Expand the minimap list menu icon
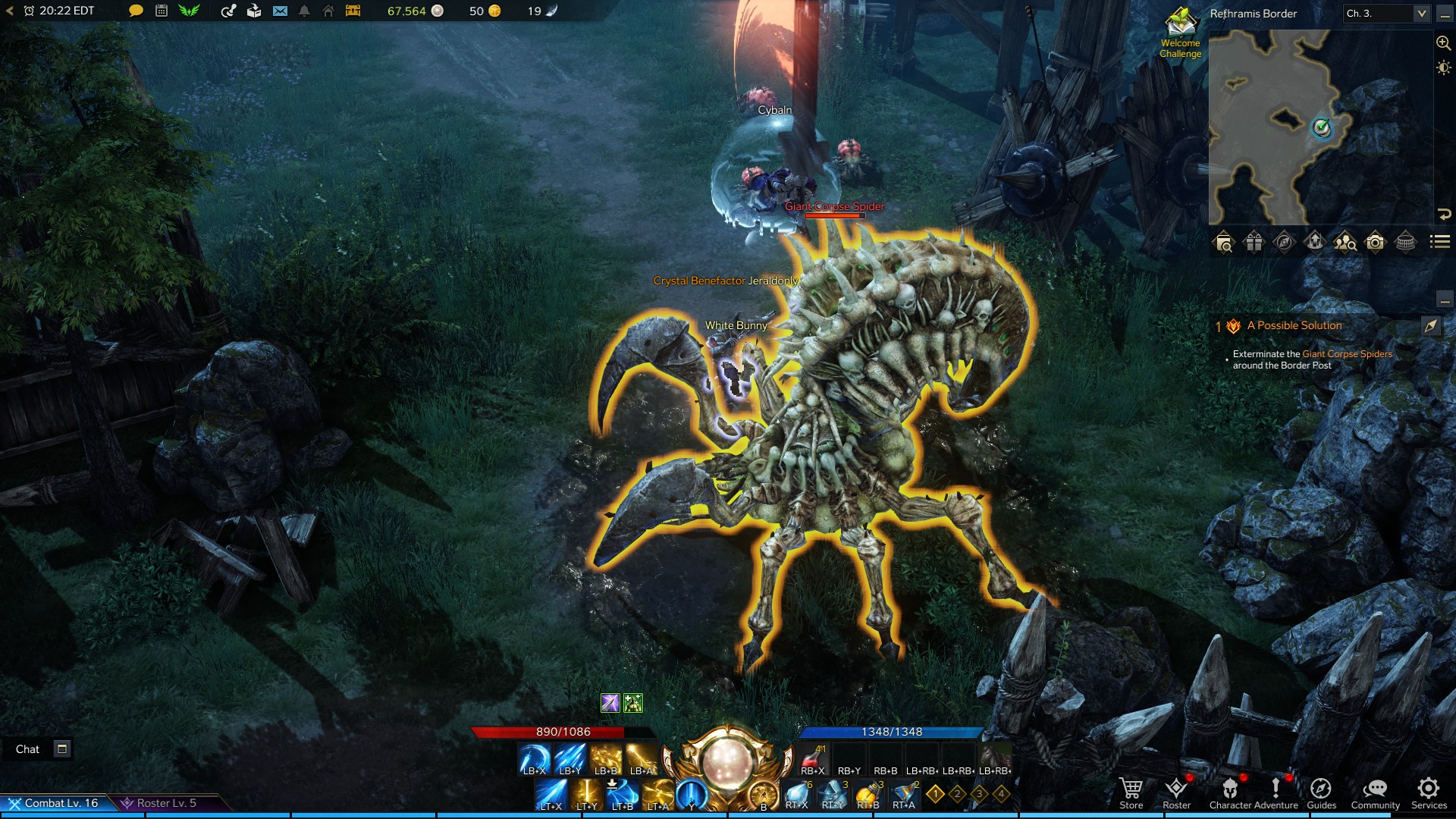Viewport: 1456px width, 819px height. [1439, 243]
